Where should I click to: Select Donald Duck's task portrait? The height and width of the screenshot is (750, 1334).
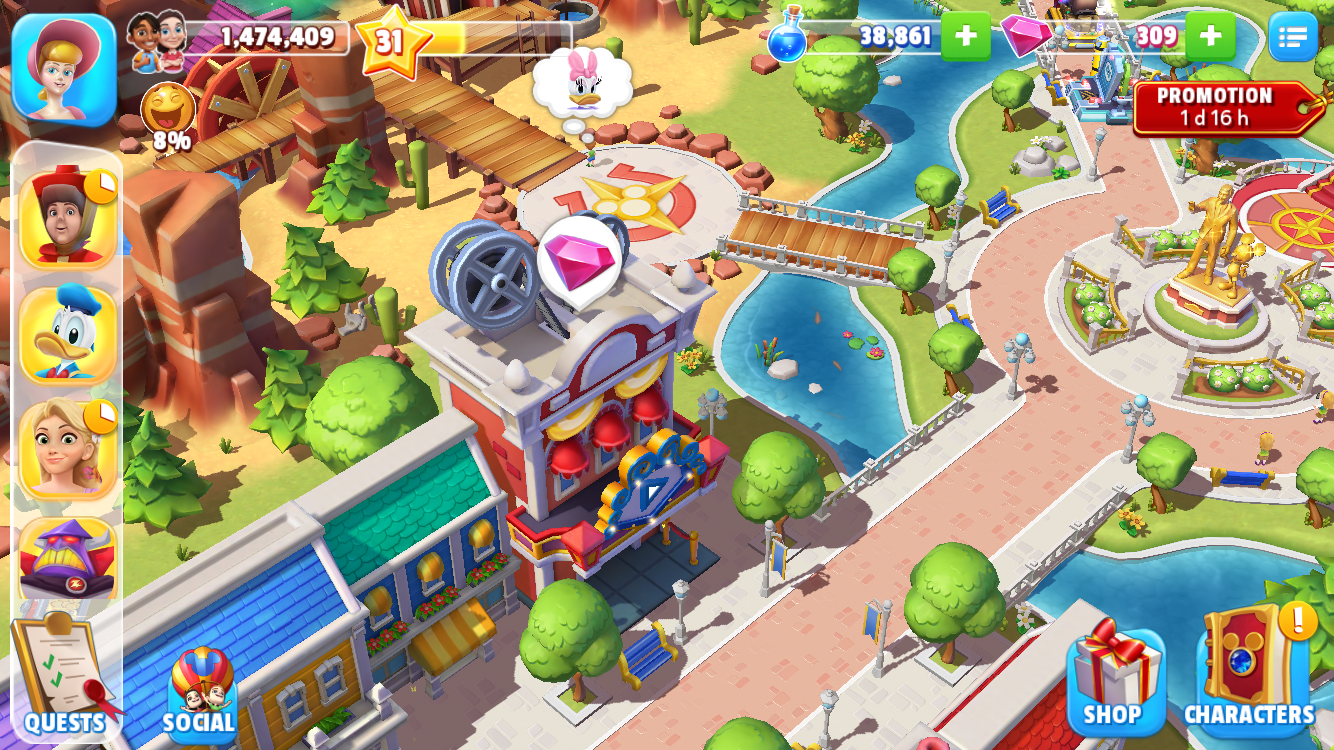tap(68, 335)
